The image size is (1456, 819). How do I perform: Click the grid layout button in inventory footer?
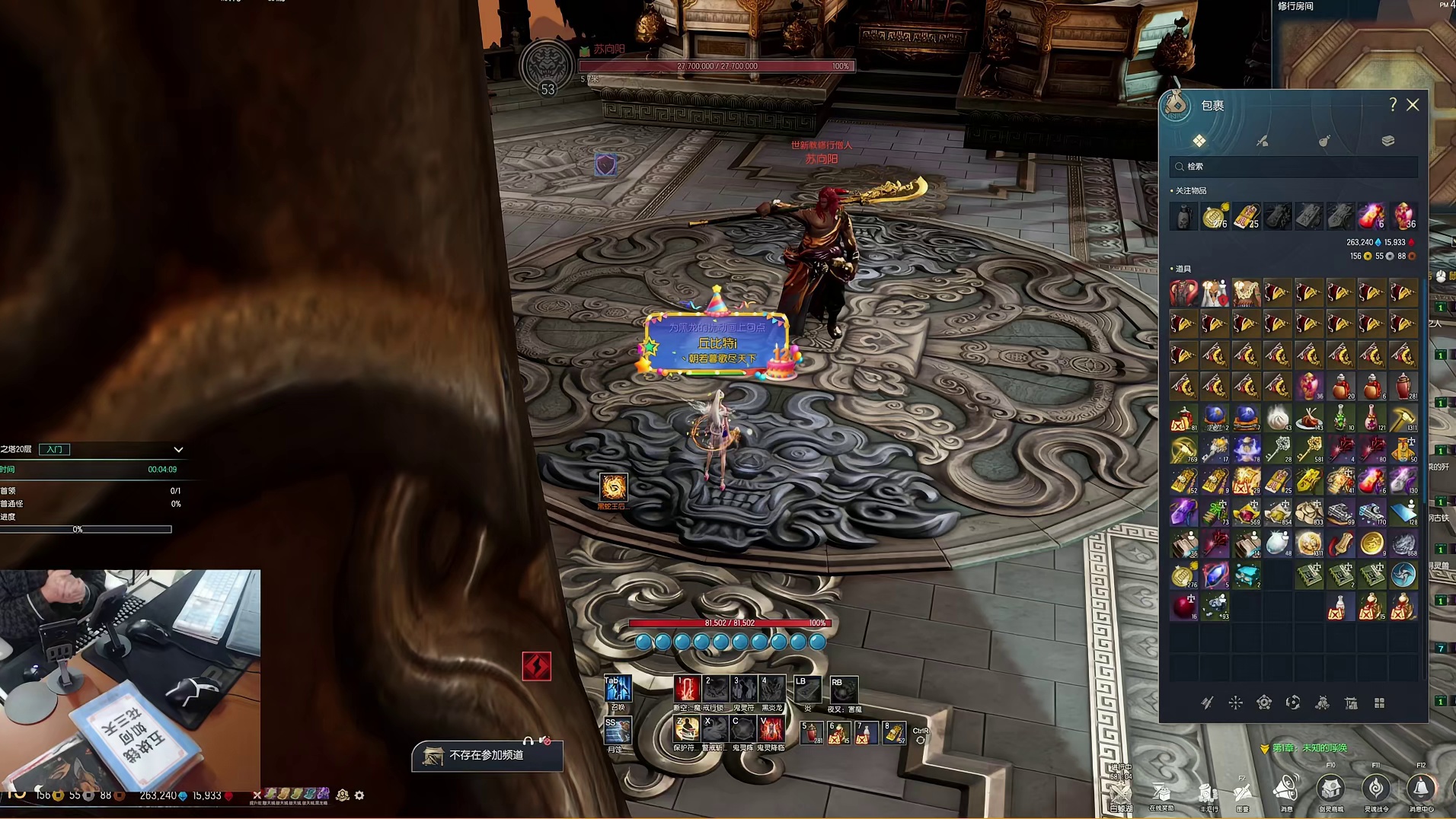(1379, 703)
